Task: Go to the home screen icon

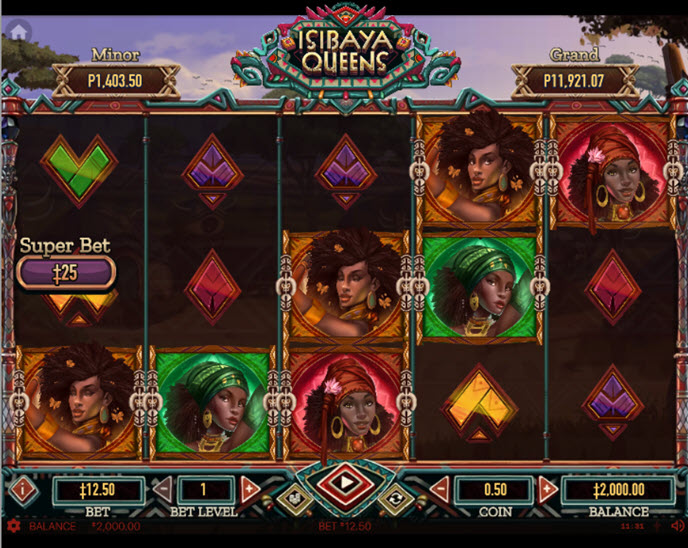Action: point(17,31)
